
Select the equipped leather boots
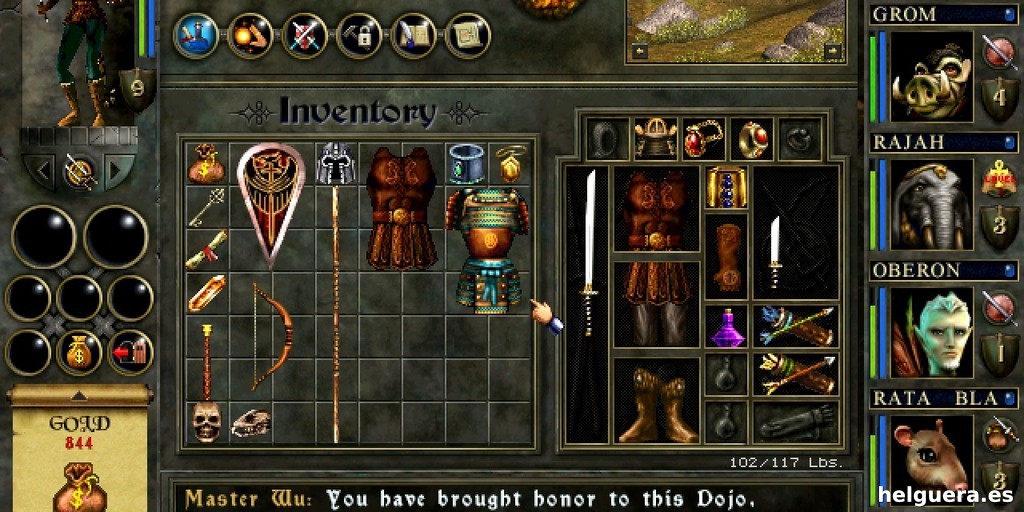pos(656,402)
